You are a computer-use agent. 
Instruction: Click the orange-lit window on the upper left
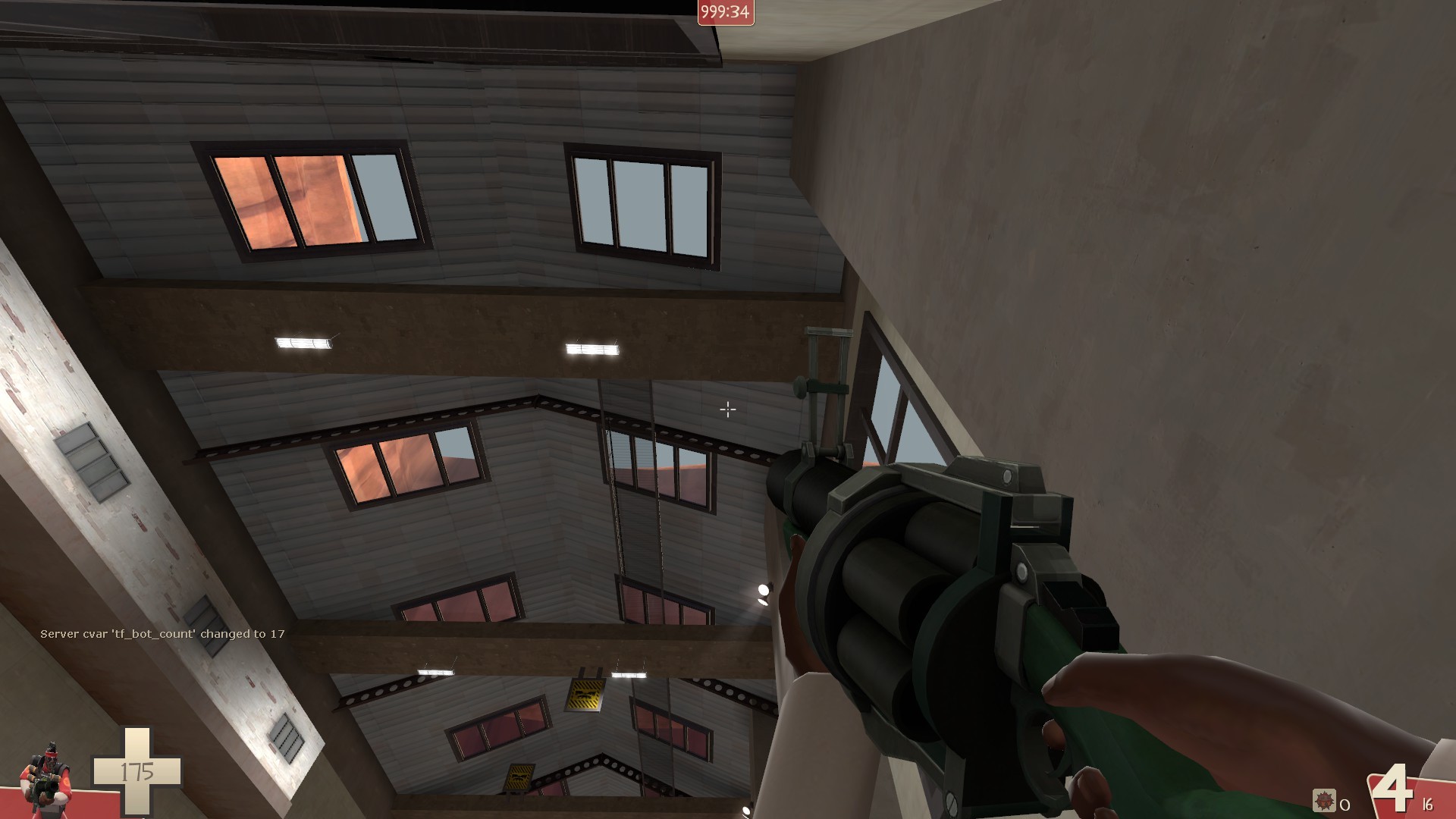(303, 197)
